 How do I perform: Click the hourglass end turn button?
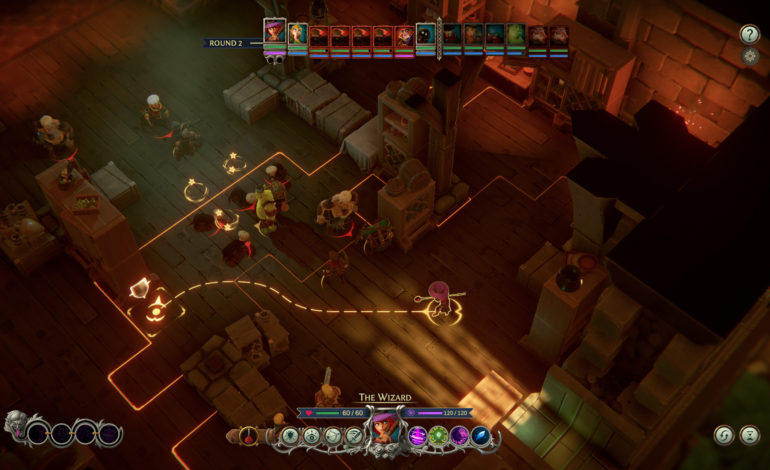click(x=749, y=435)
